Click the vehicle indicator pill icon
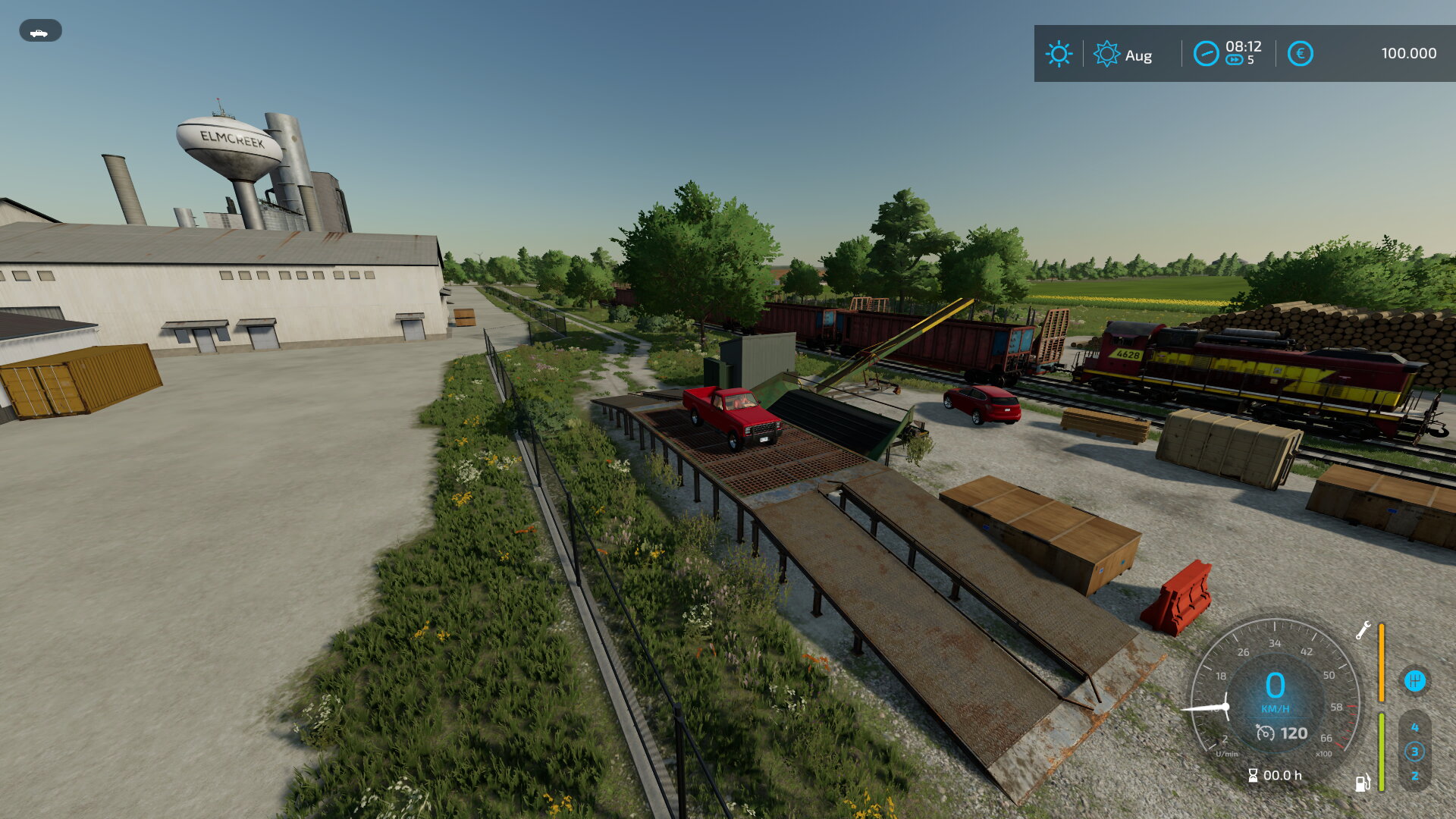Image resolution: width=1456 pixels, height=819 pixels. (40, 31)
